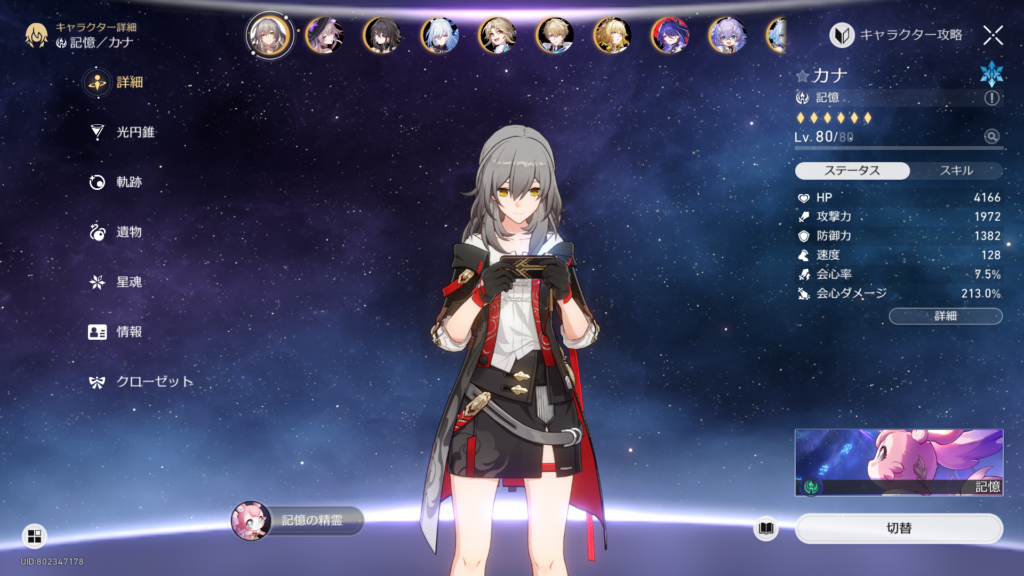This screenshot has height=576, width=1024.
Task: Open the 情報 info menu entry
Action: point(120,332)
